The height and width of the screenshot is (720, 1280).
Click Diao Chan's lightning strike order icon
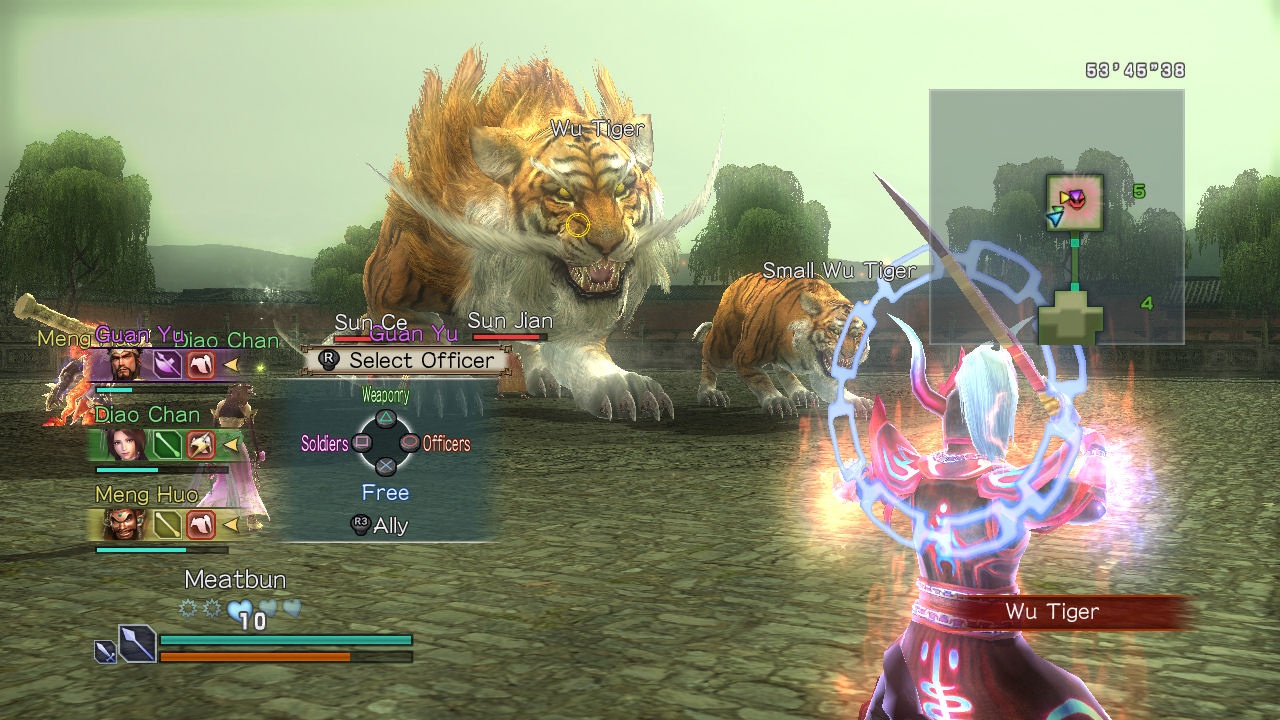[x=201, y=443]
